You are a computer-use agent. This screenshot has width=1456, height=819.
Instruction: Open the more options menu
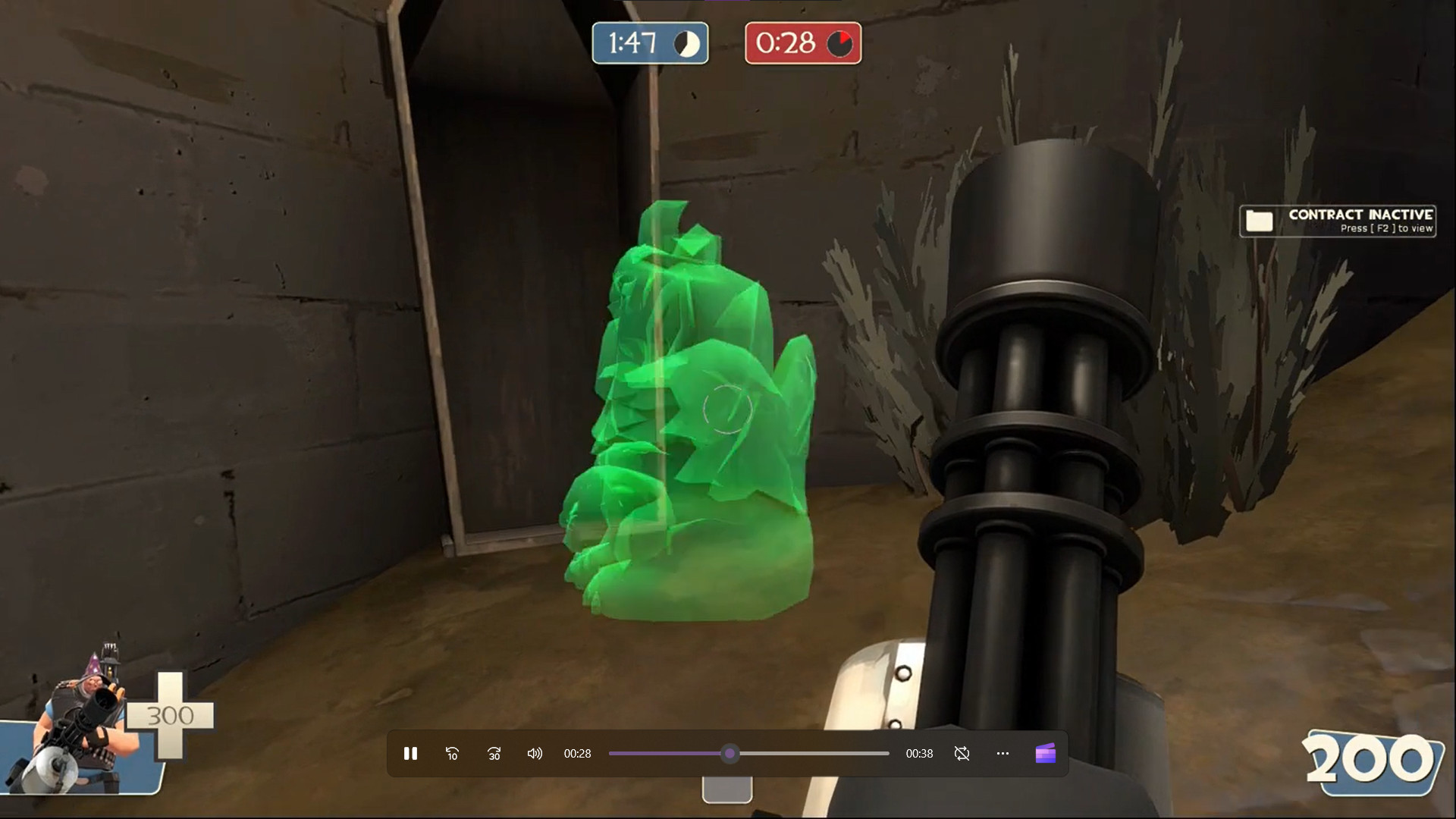click(x=1003, y=753)
